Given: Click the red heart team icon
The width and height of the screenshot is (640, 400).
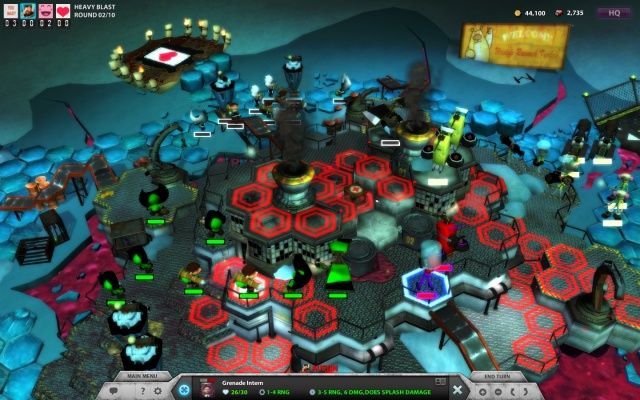Looking at the screenshot, I should tap(63, 10).
